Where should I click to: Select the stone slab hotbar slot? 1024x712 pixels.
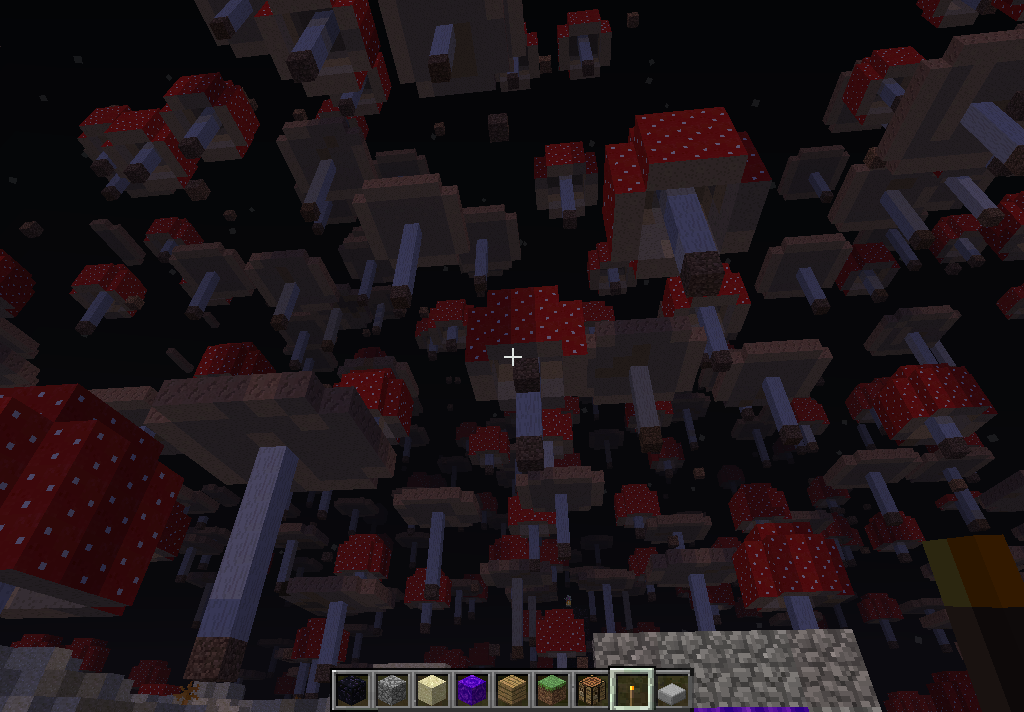[672, 690]
